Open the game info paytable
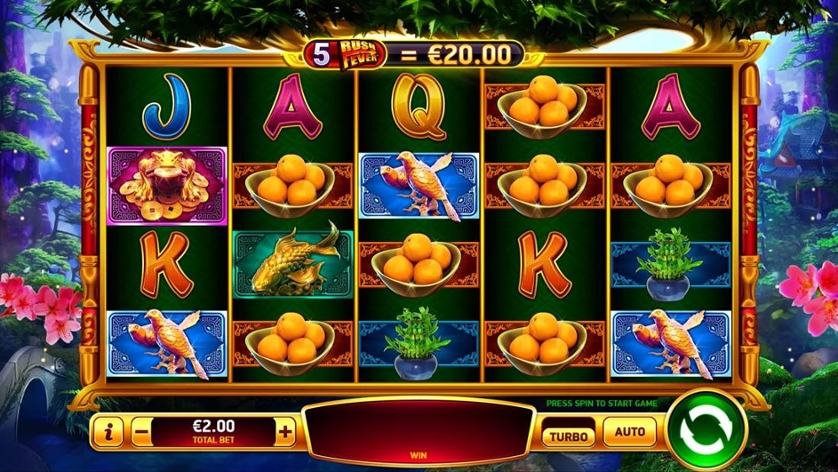Screen dimensions: 838x472 tap(107, 432)
